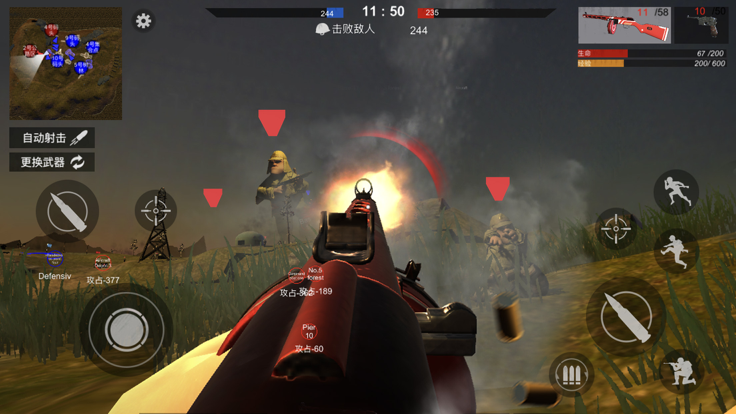Select the submachine gun weapon slot
Screen dimensions: 736x414
pos(625,25)
